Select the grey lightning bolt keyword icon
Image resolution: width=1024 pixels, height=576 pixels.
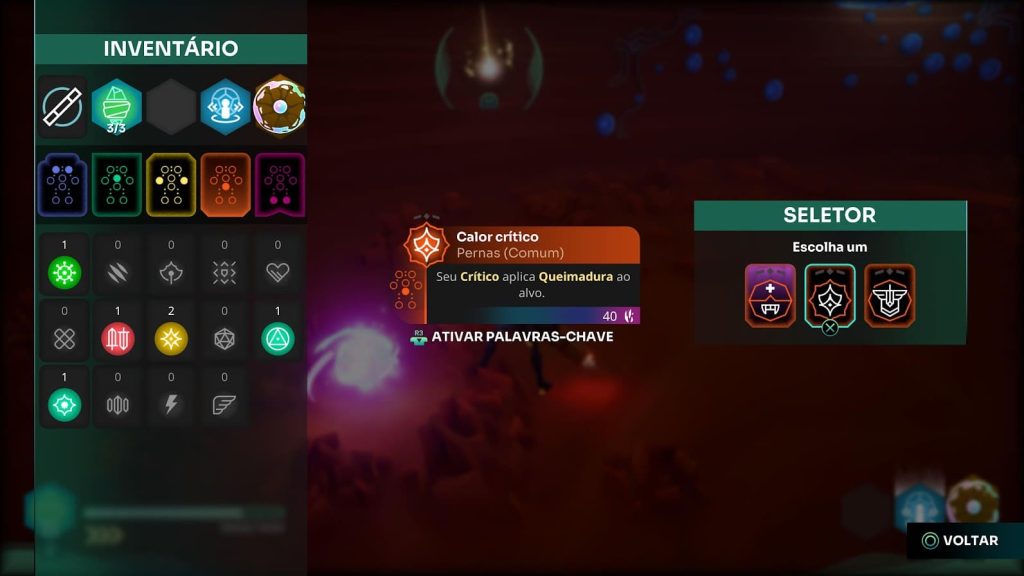[171, 405]
